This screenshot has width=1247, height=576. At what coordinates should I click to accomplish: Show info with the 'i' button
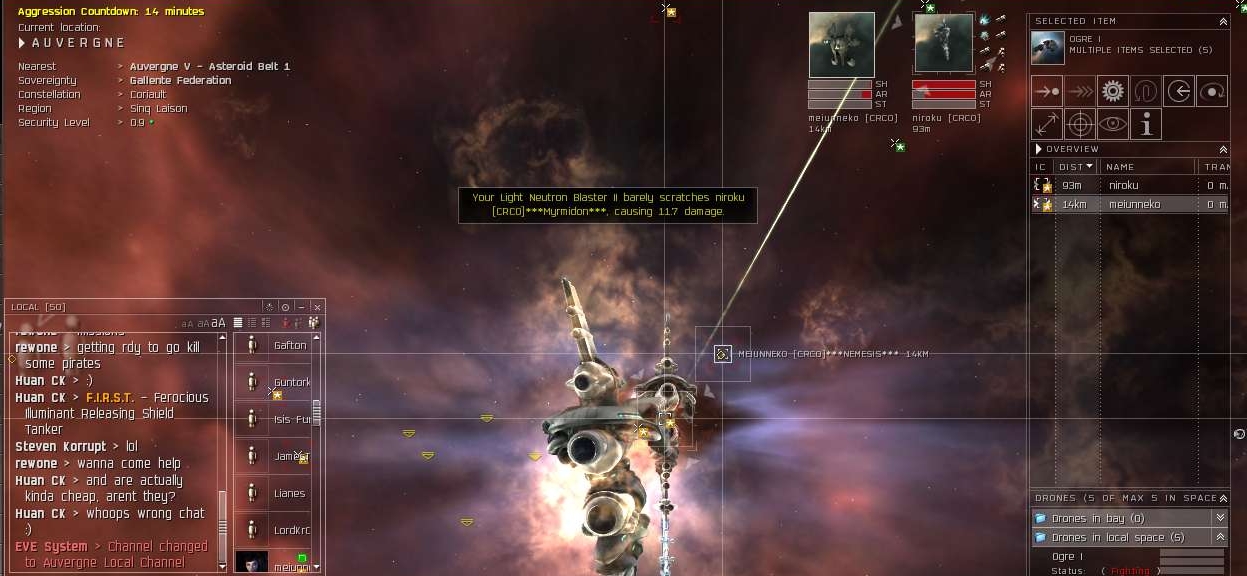coord(1146,124)
